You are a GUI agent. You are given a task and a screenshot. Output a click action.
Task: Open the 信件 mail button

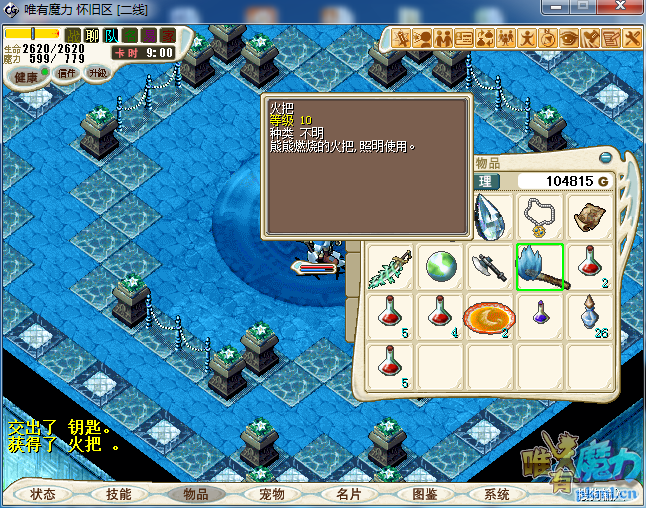(67, 73)
